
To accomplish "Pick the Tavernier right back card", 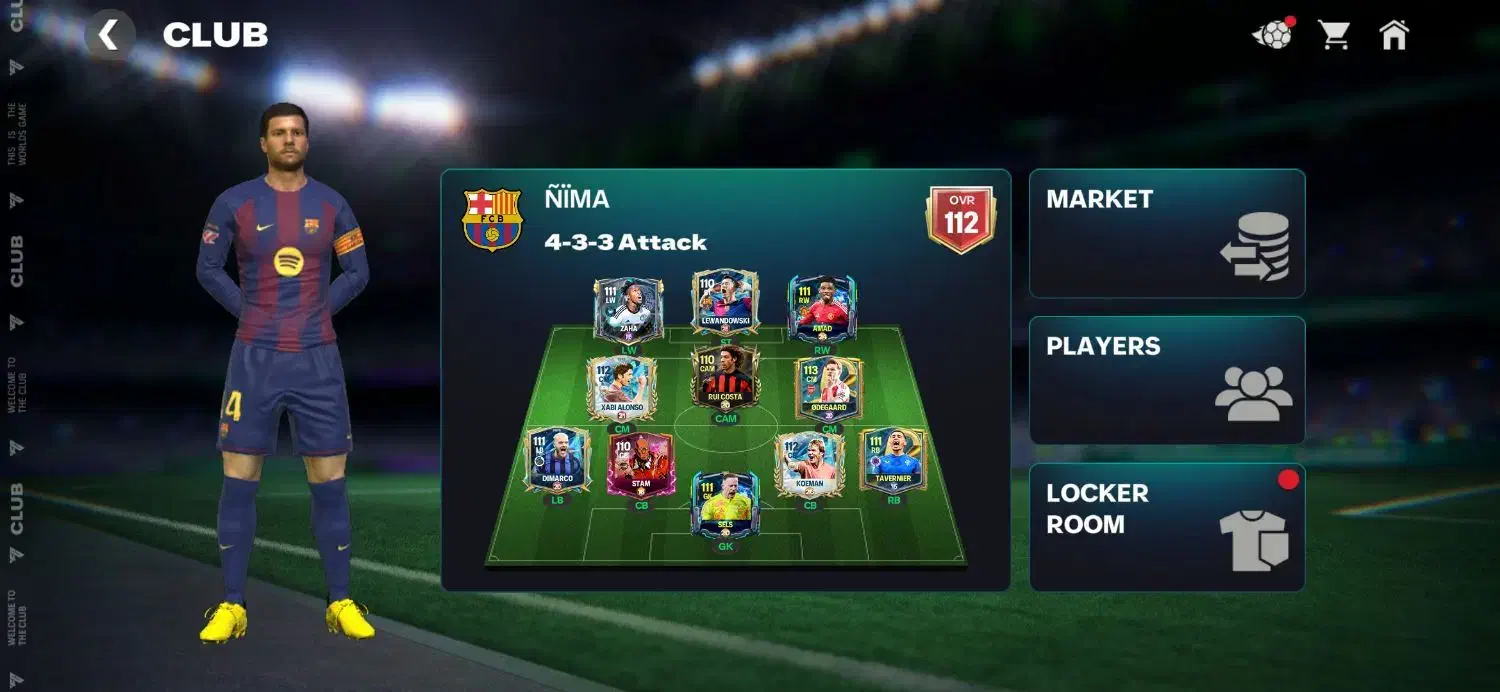I will click(x=893, y=460).
